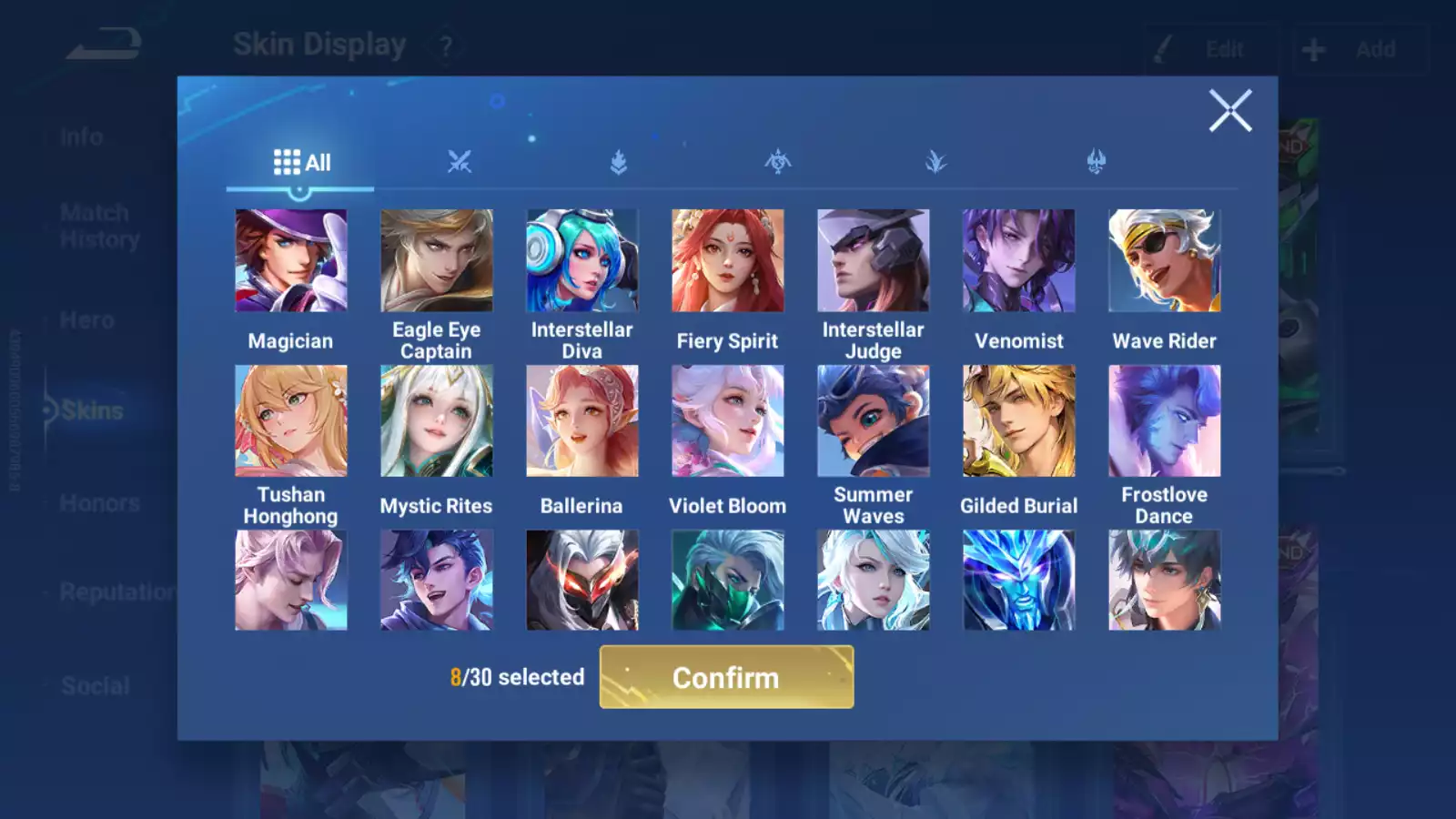Pick the Frostlove Dance skin
1456x819 pixels.
click(1165, 421)
